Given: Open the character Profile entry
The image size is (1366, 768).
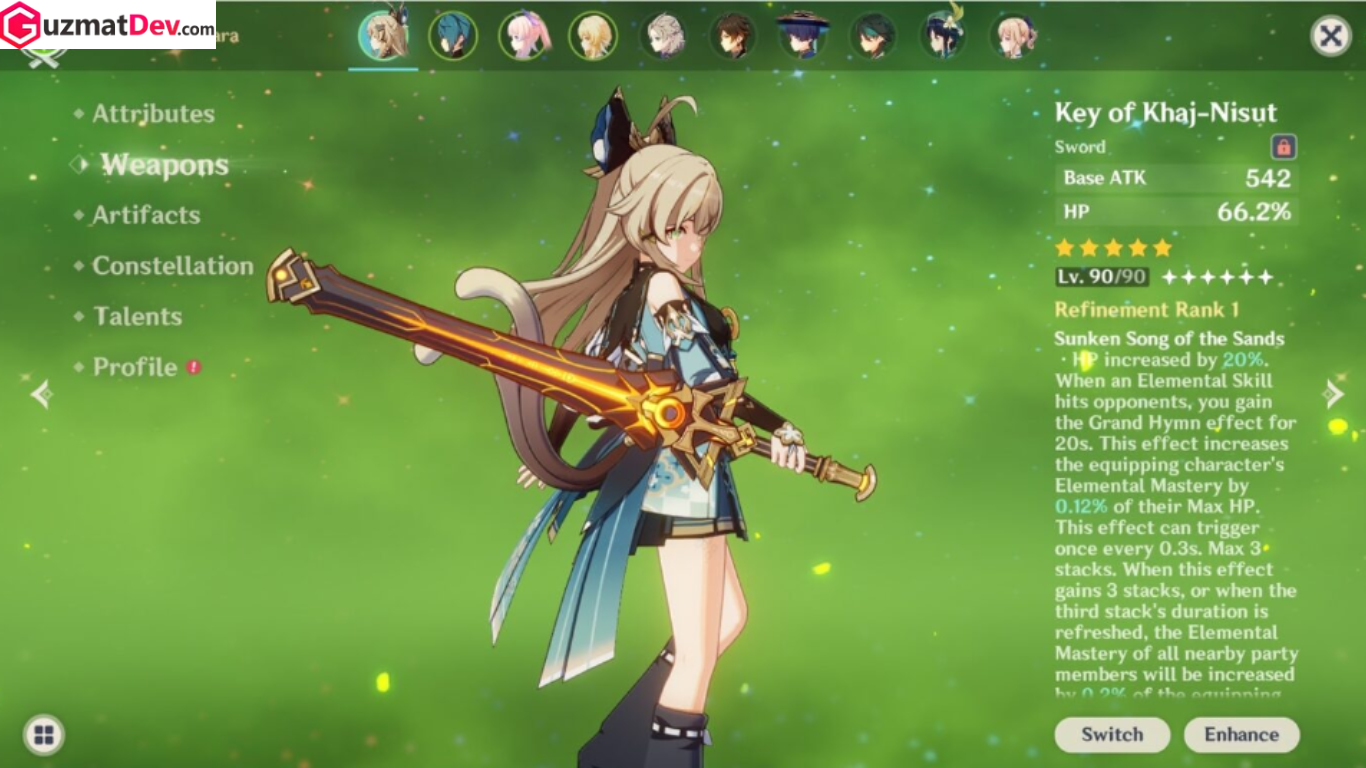Looking at the screenshot, I should coord(135,367).
